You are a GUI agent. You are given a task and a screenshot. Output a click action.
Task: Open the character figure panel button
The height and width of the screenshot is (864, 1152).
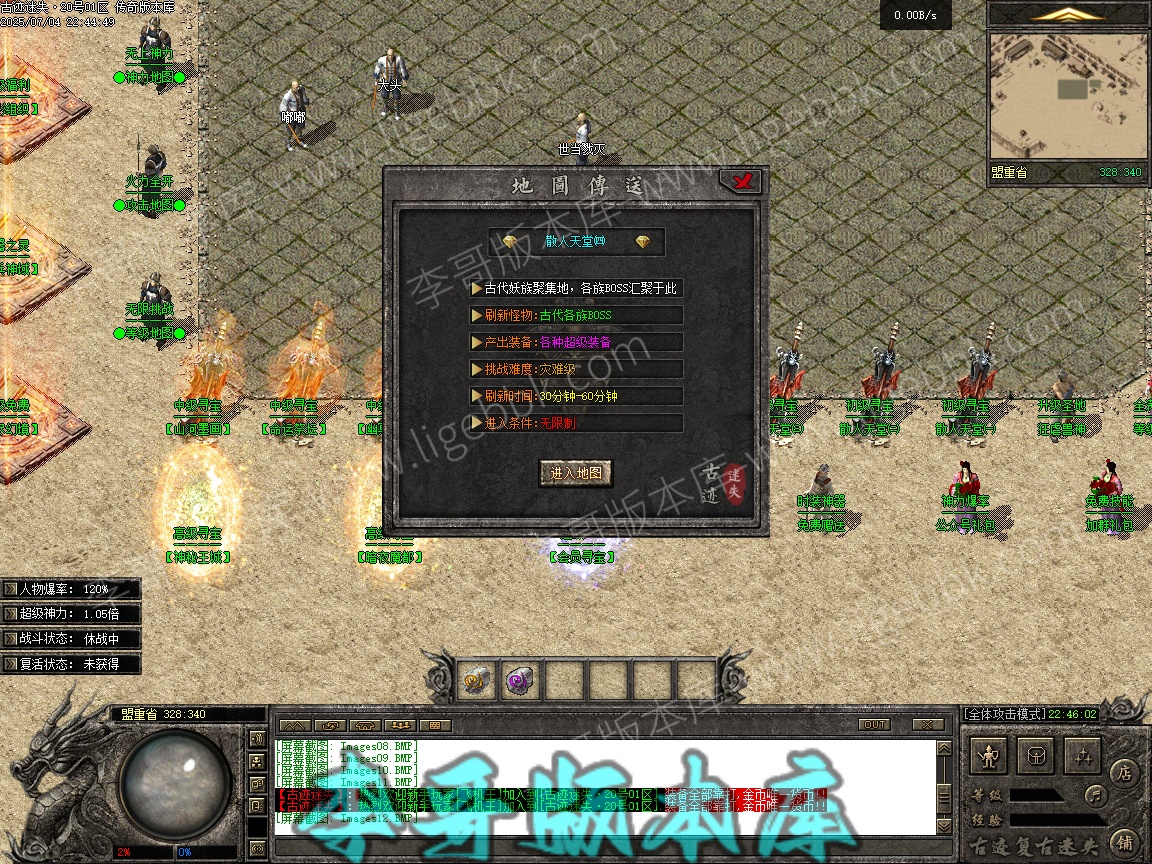click(990, 757)
